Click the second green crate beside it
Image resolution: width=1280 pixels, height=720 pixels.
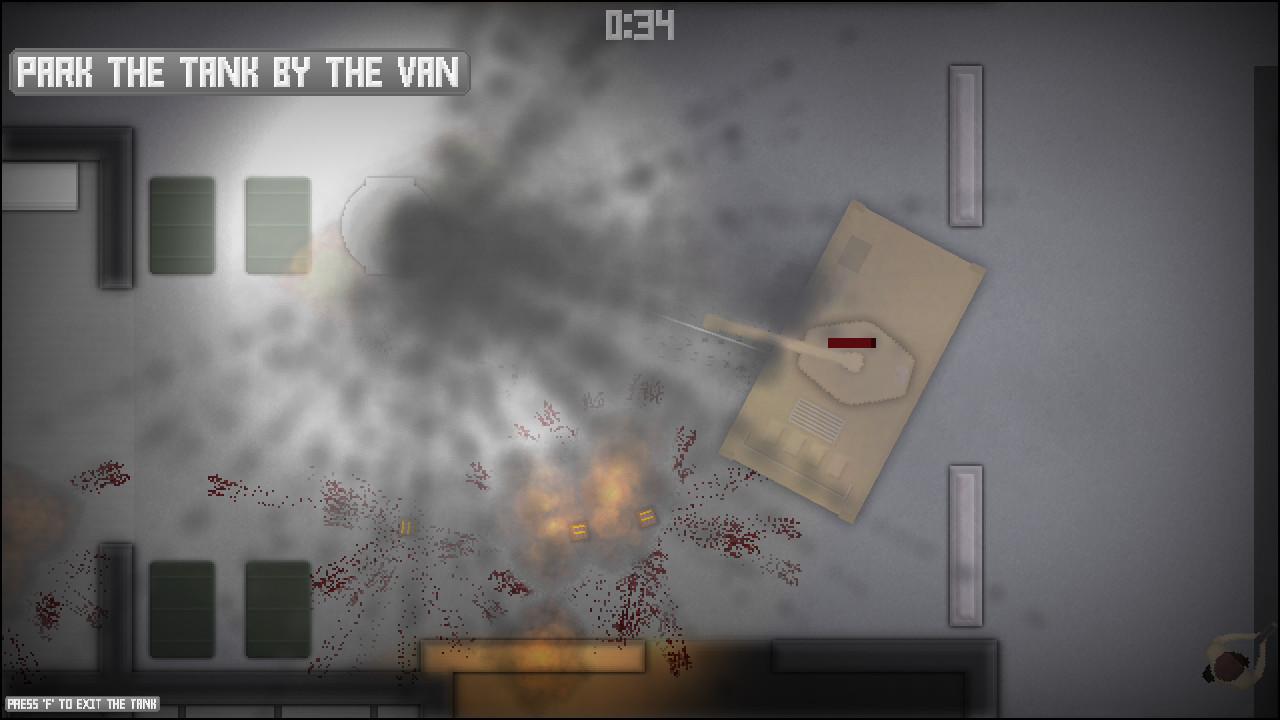(x=275, y=225)
